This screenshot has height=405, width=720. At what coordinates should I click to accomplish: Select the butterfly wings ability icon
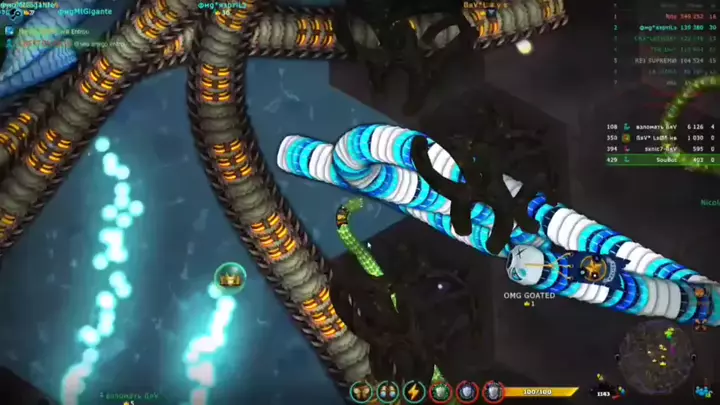tap(361, 391)
